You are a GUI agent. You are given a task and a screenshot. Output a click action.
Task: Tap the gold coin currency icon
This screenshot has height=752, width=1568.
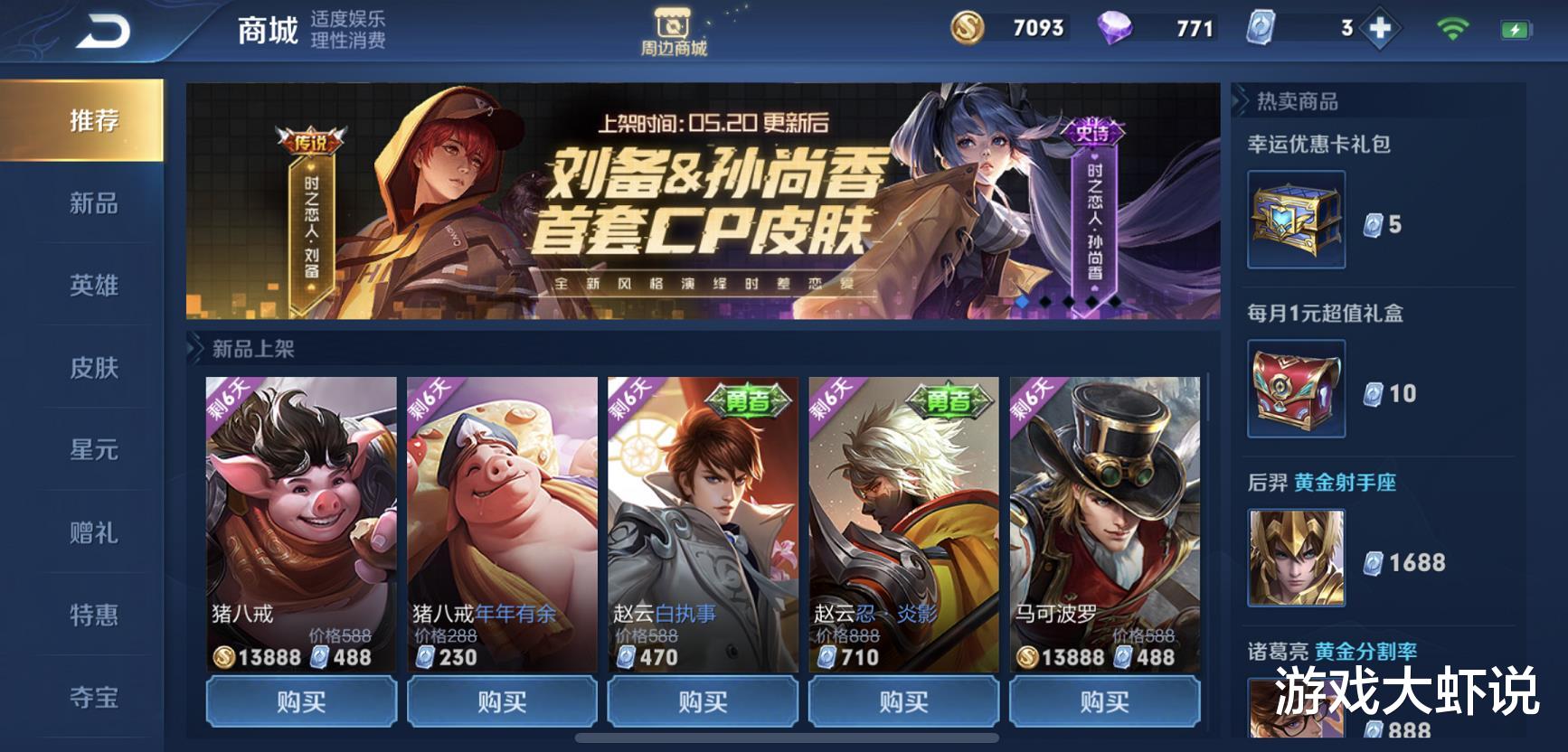click(970, 28)
